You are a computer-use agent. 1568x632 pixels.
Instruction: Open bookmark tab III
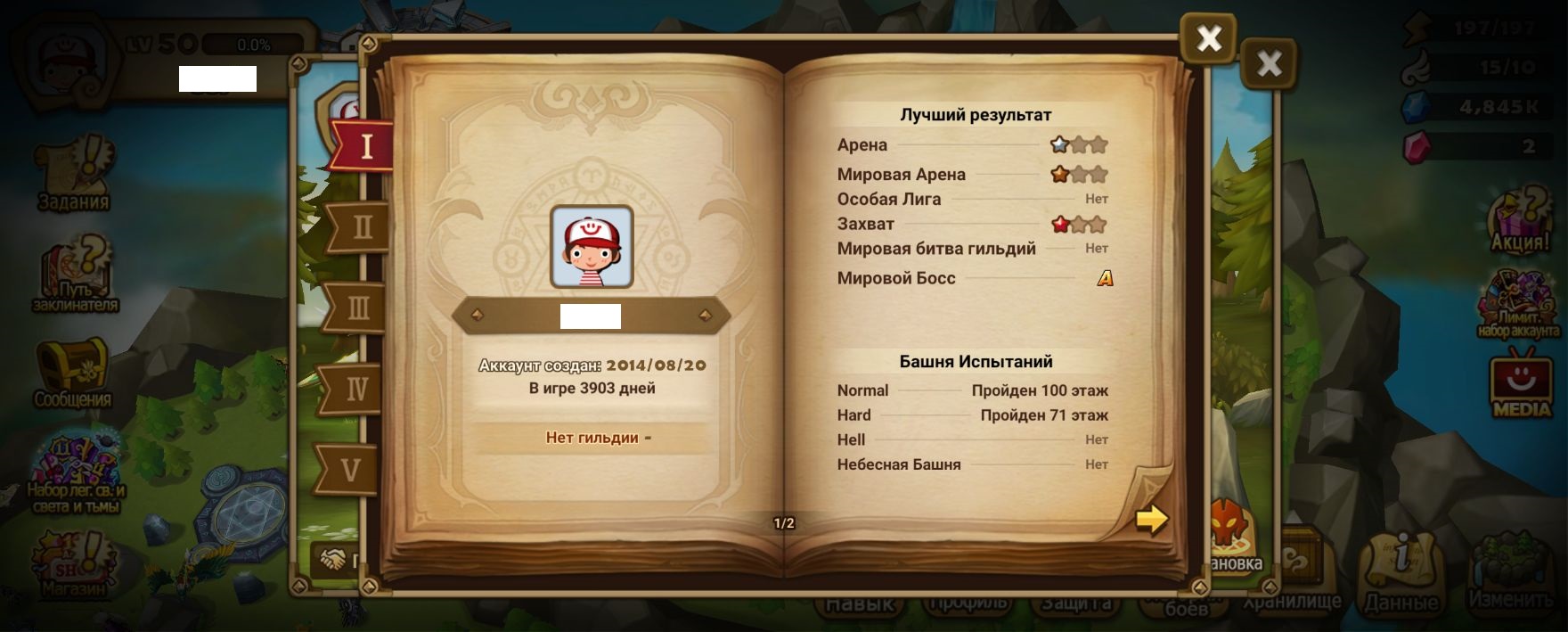pyautogui.click(x=356, y=308)
